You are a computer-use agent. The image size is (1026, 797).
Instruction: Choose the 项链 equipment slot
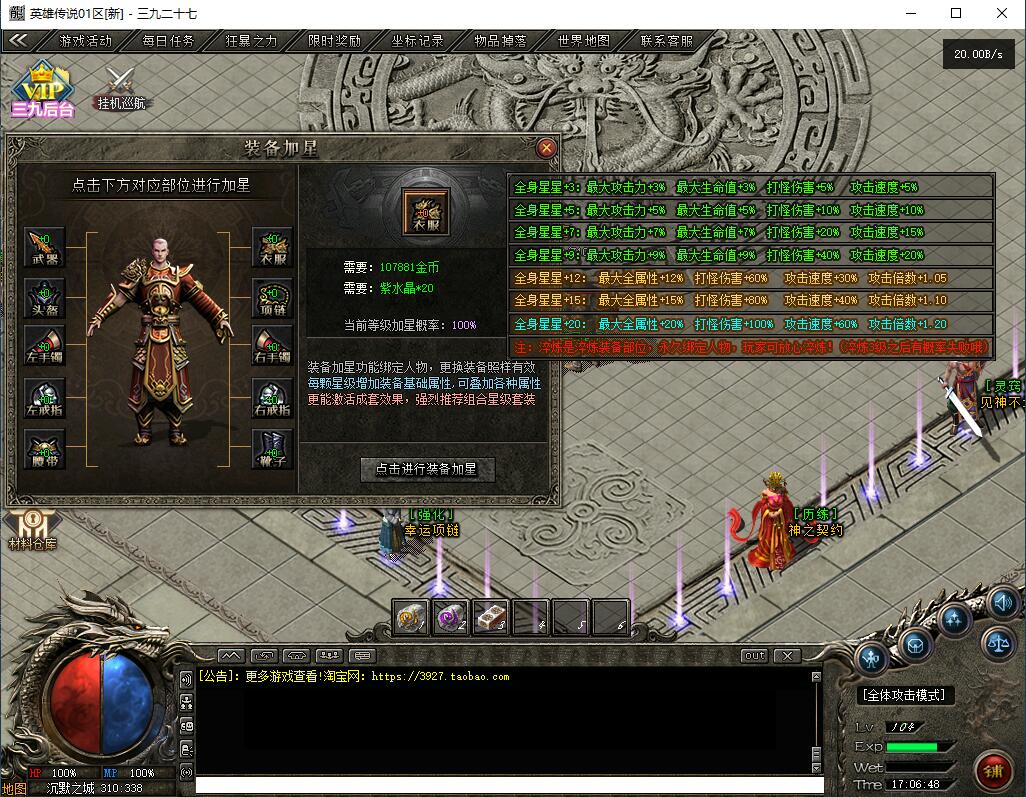point(272,298)
